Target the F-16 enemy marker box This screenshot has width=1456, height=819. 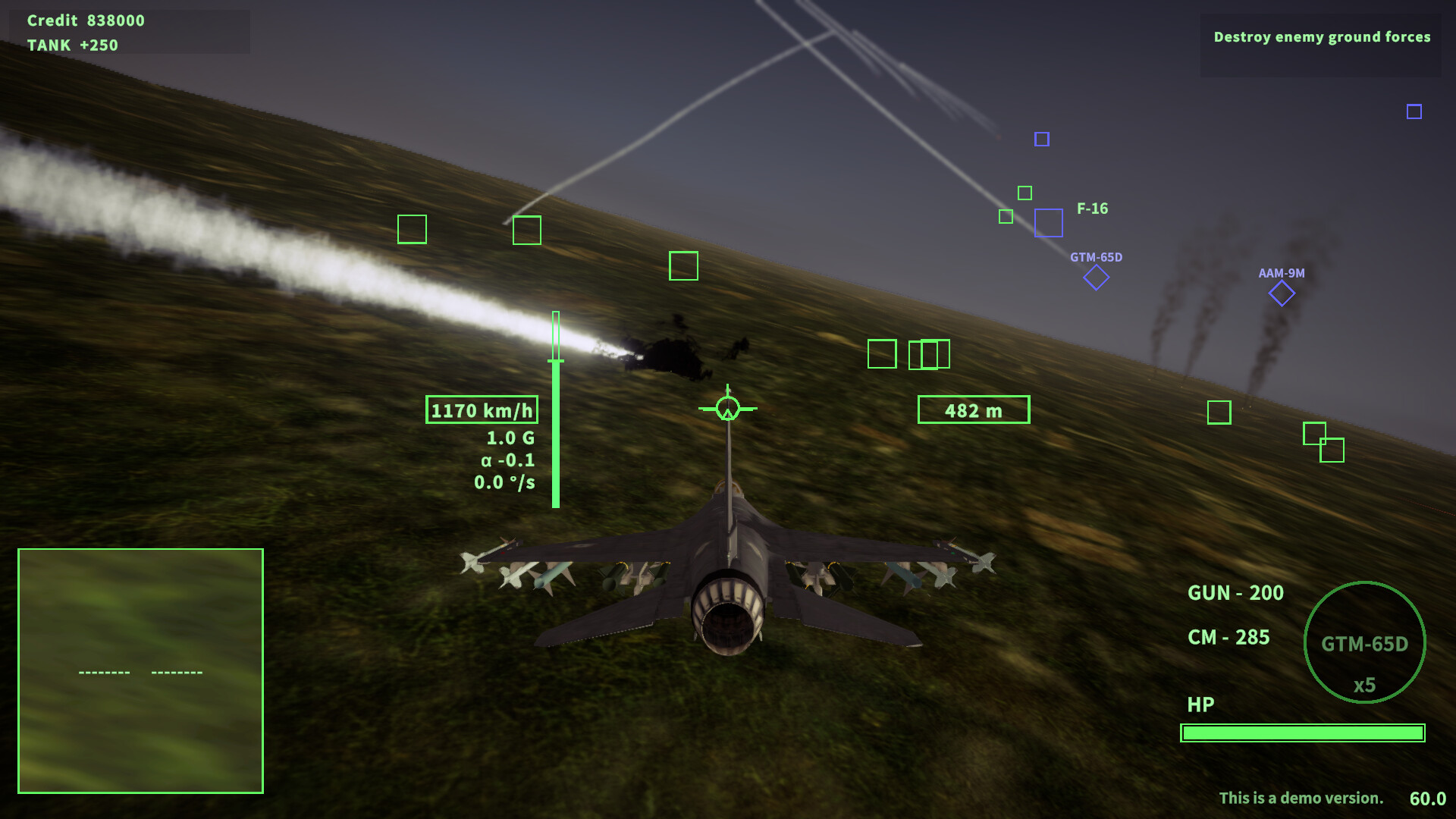click(x=1049, y=224)
